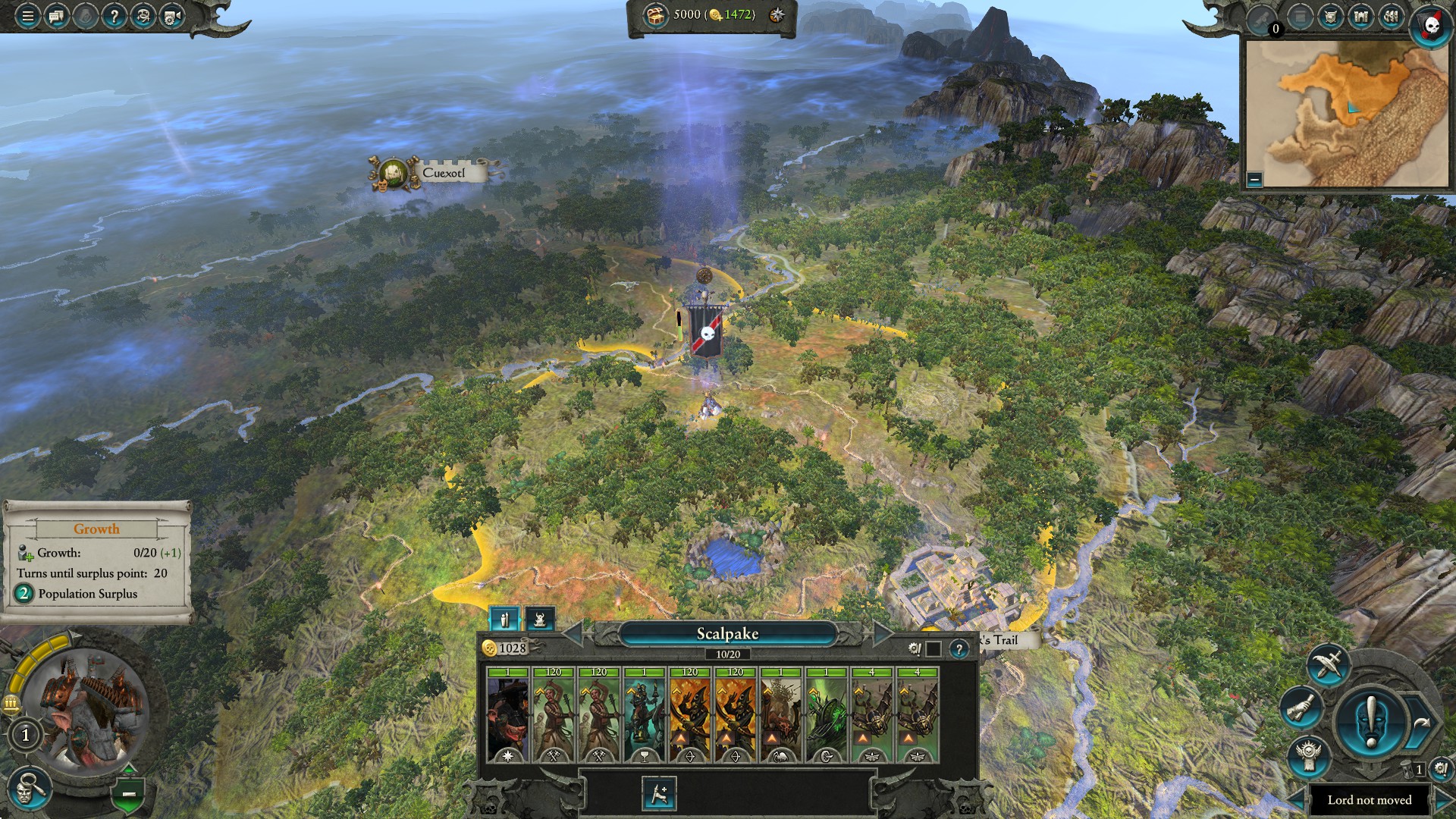Go to the previous army with the left arrow
This screenshot has width=1456, height=819.
573,633
